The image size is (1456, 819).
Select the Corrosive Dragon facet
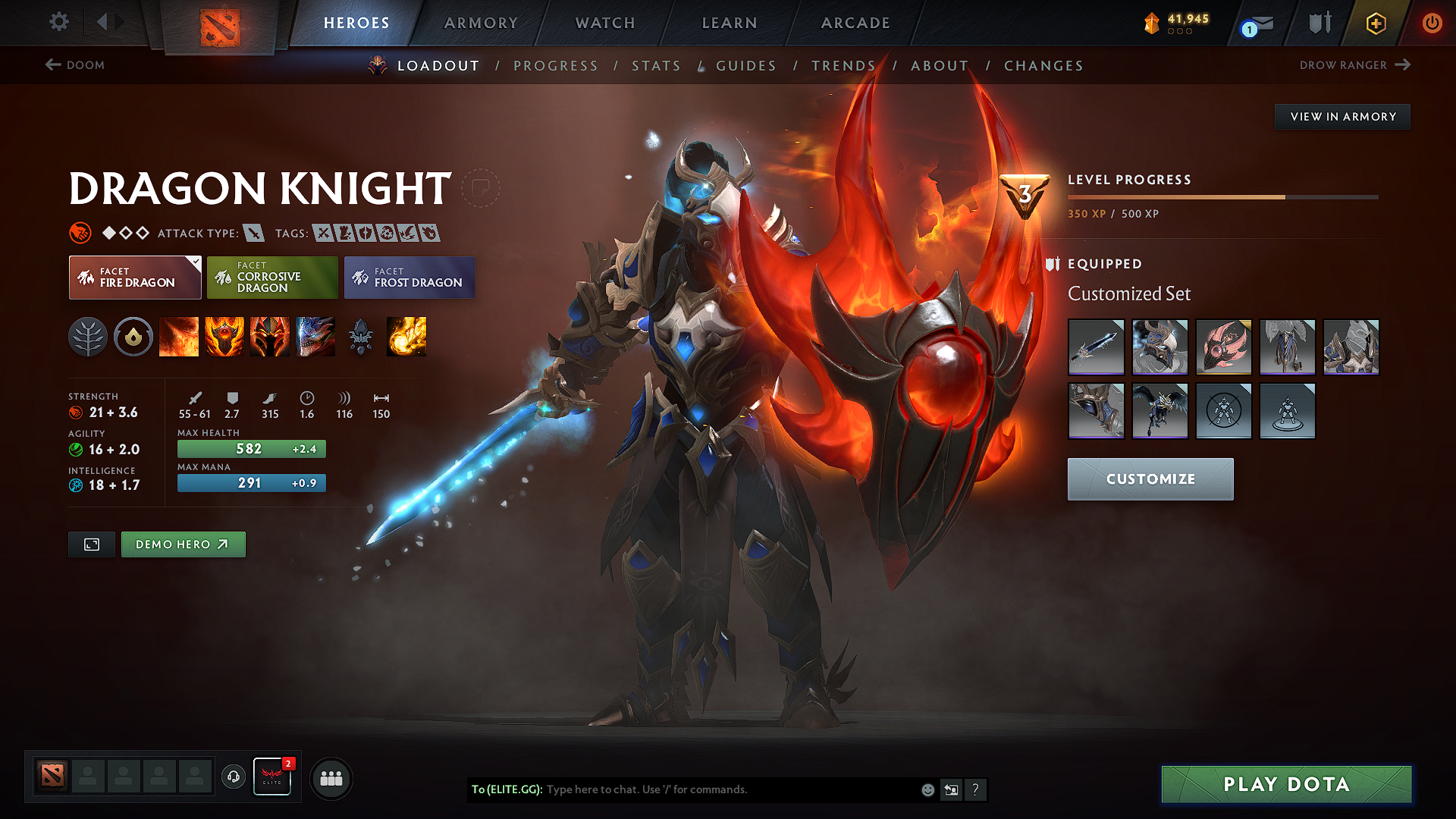[271, 277]
